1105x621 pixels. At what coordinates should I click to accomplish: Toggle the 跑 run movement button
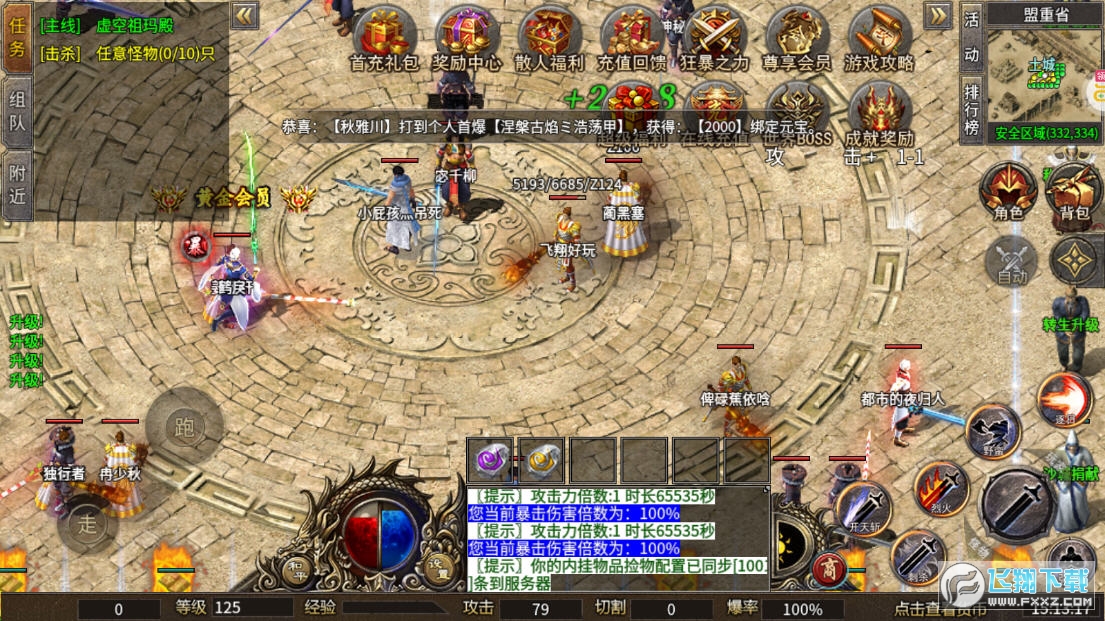pos(183,423)
